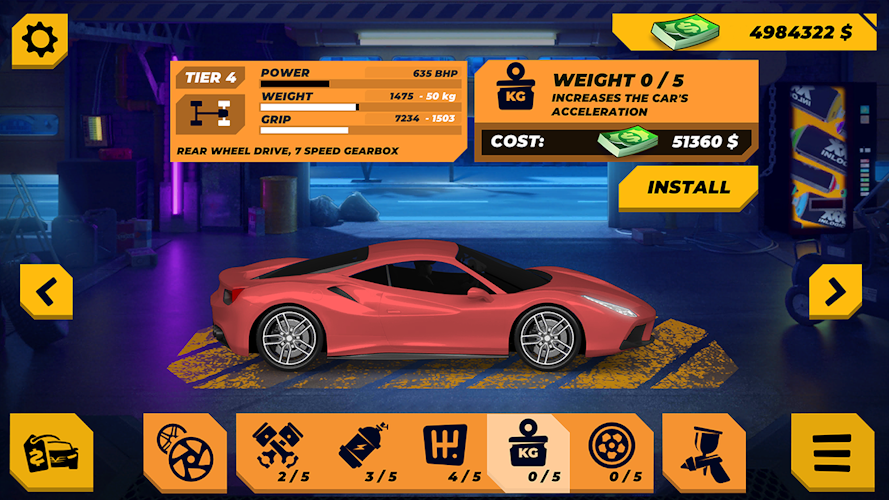This screenshot has width=889, height=500.
Task: Install the weight upgrade
Action: click(x=688, y=188)
